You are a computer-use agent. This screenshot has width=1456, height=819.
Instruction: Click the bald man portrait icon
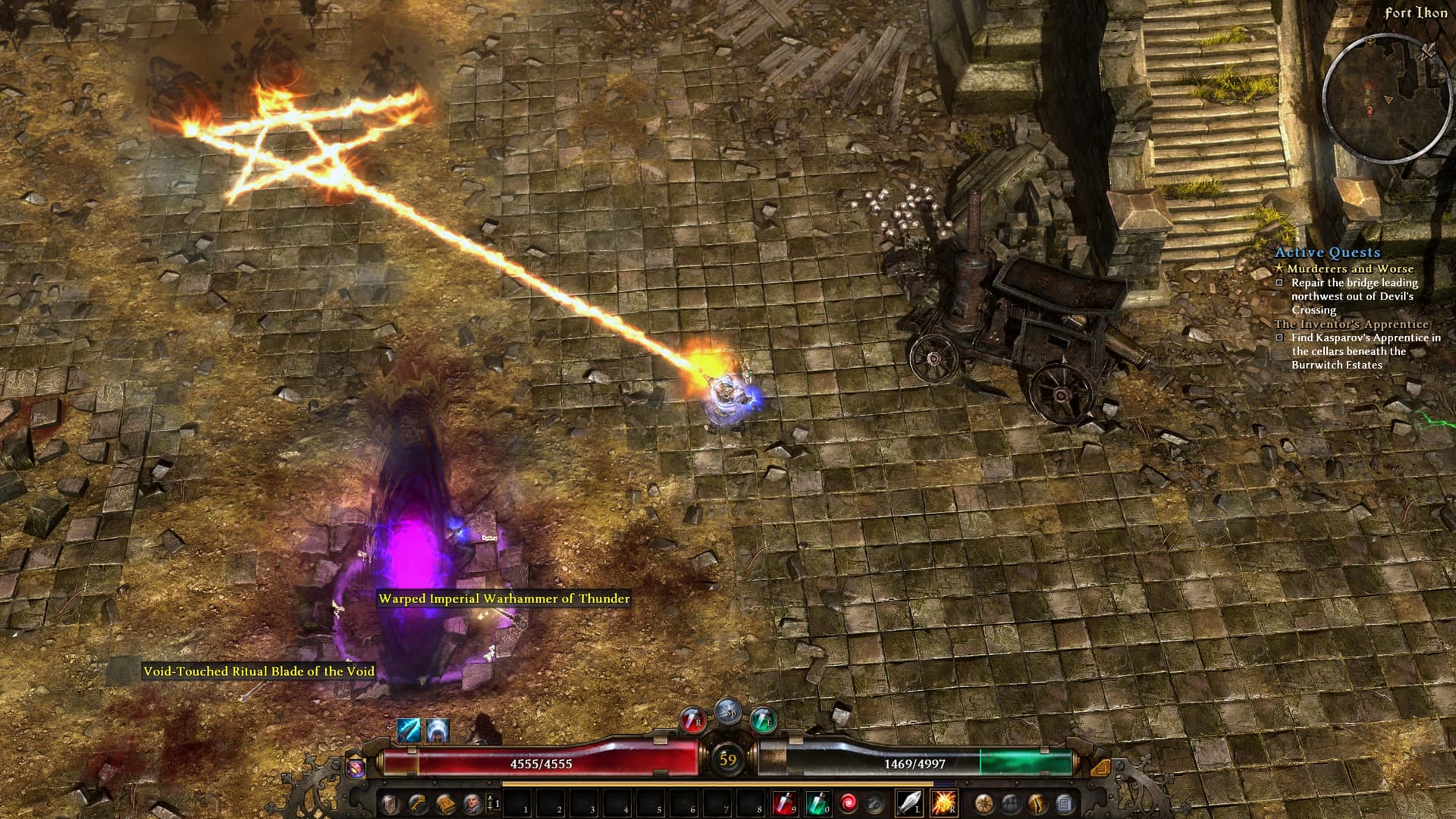pyautogui.click(x=472, y=802)
